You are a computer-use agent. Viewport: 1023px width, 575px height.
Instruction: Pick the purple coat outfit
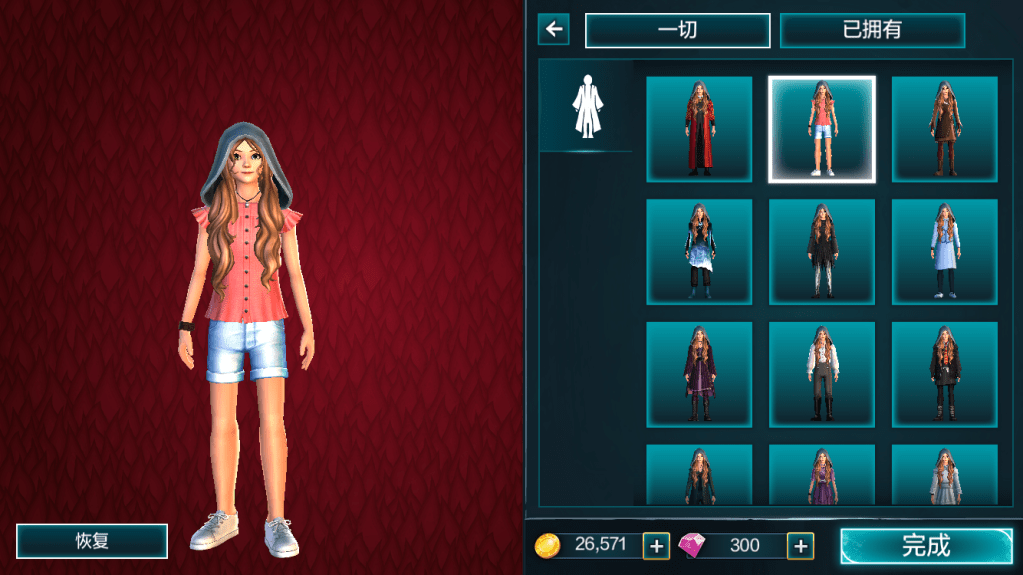[x=698, y=374]
